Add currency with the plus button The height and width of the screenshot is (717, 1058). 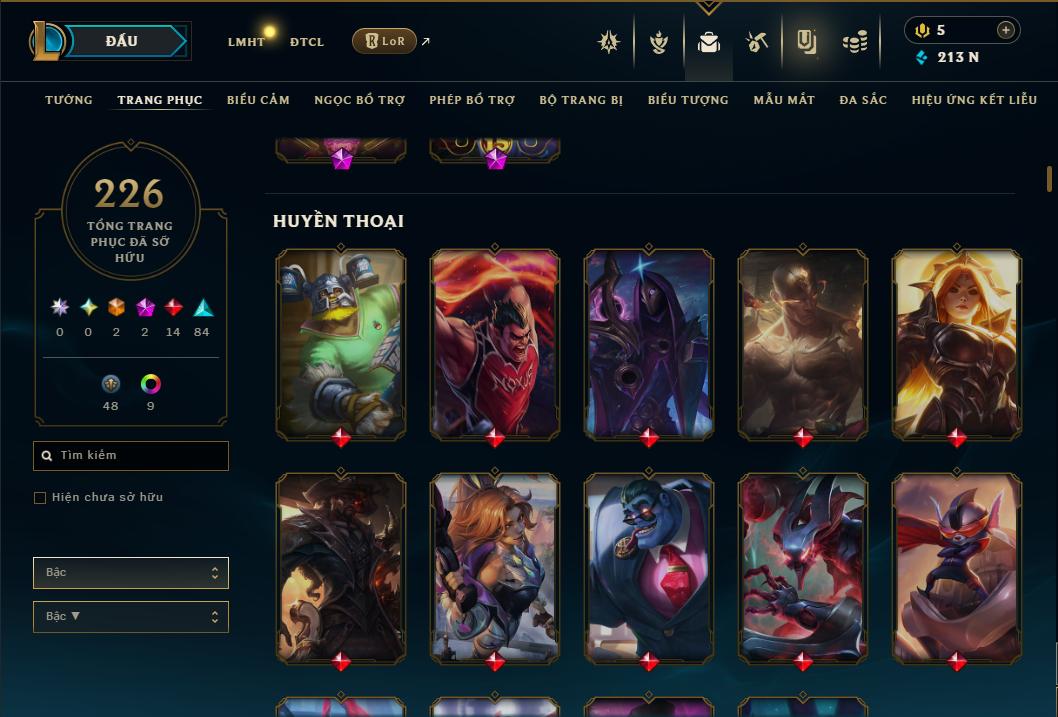(1005, 30)
